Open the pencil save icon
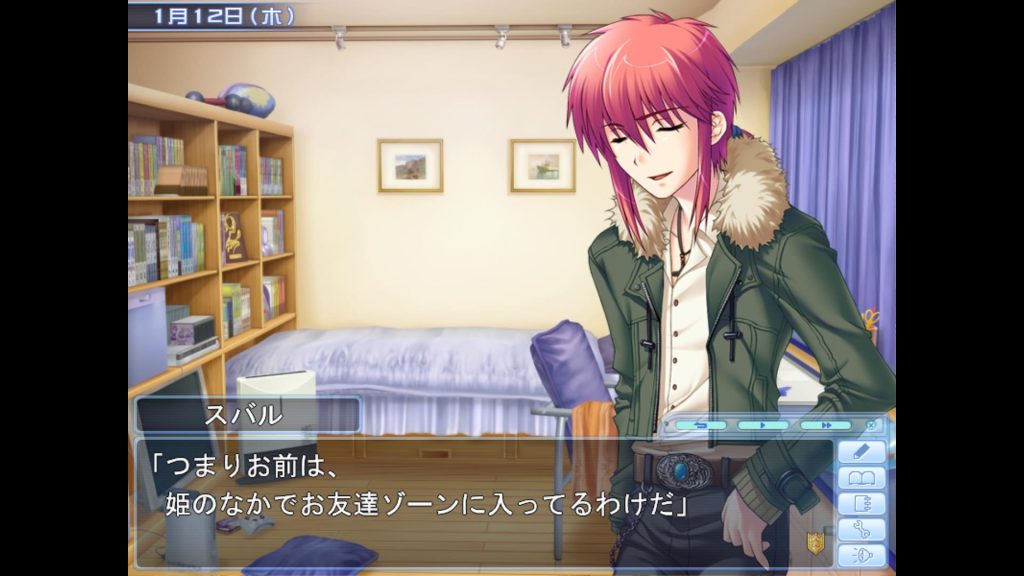Viewport: 1024px width, 576px height. (861, 452)
